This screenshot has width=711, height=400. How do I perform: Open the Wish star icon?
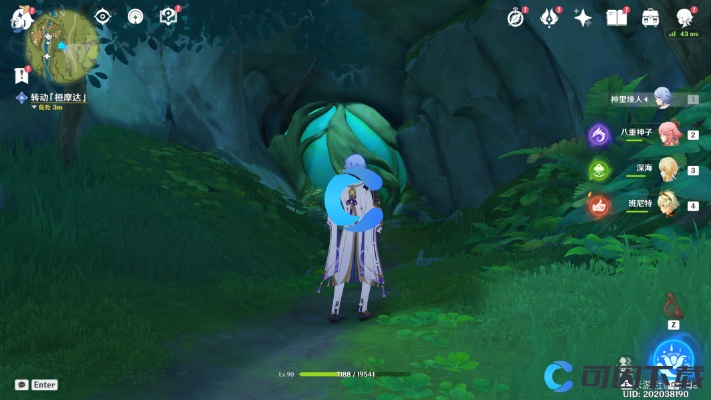tap(583, 18)
